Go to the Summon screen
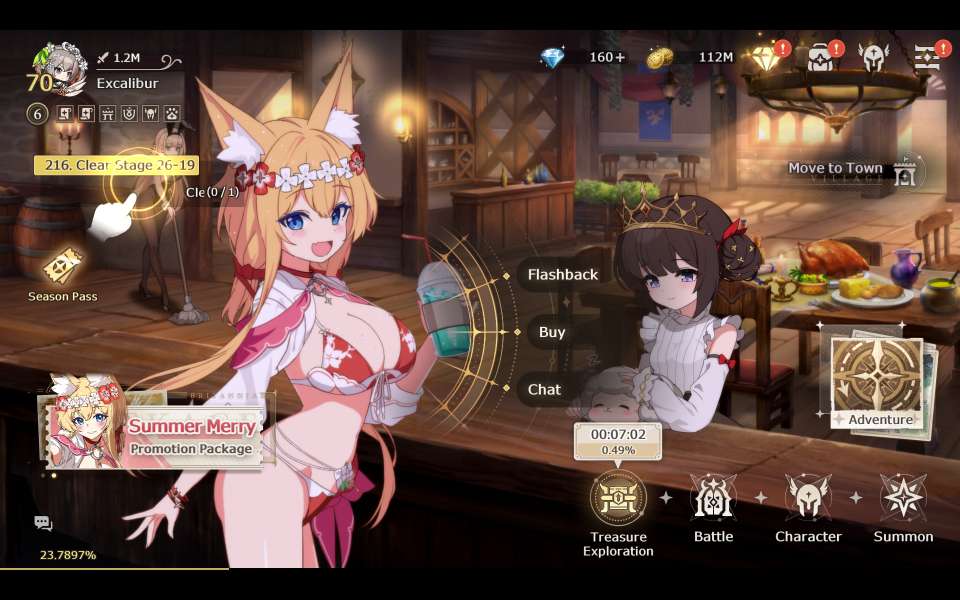The height and width of the screenshot is (600, 960). (903, 498)
